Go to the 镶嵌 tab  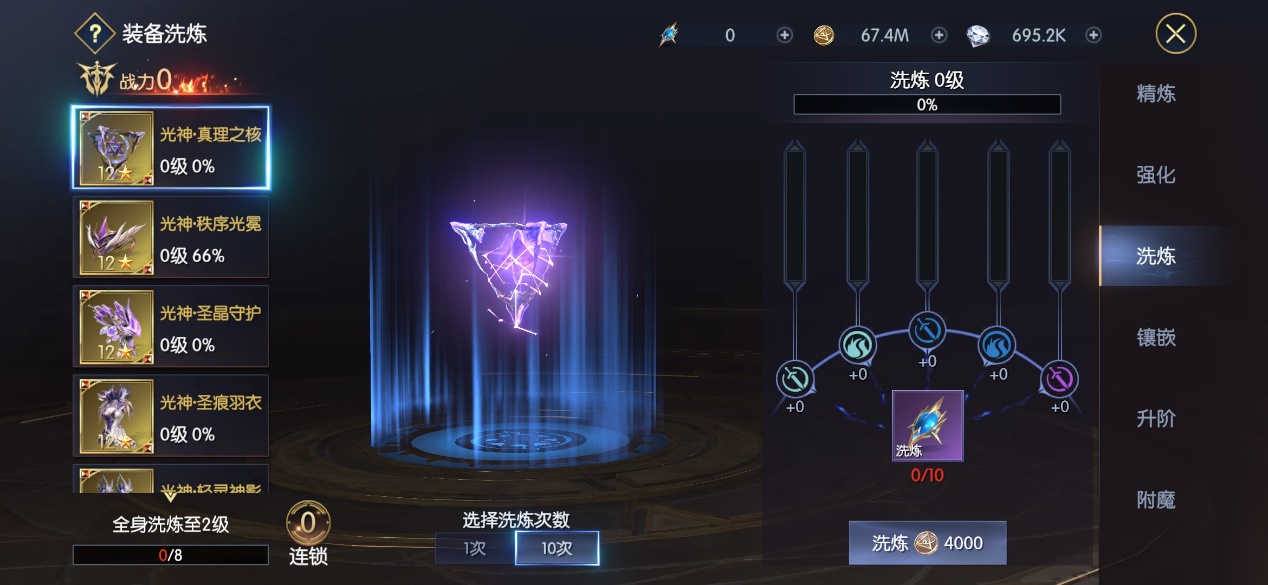click(1155, 337)
